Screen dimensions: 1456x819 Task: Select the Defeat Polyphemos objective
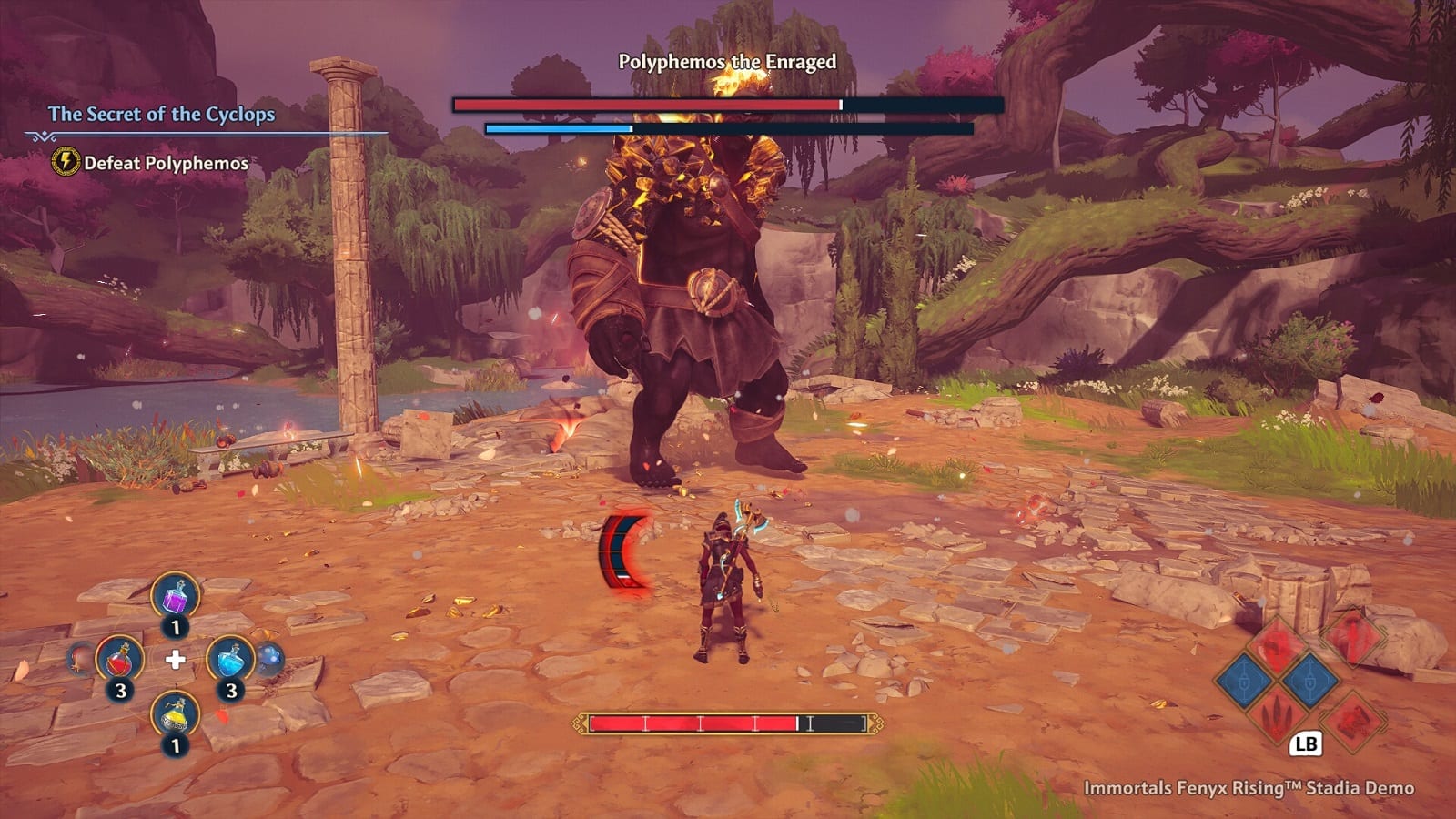pos(166,163)
